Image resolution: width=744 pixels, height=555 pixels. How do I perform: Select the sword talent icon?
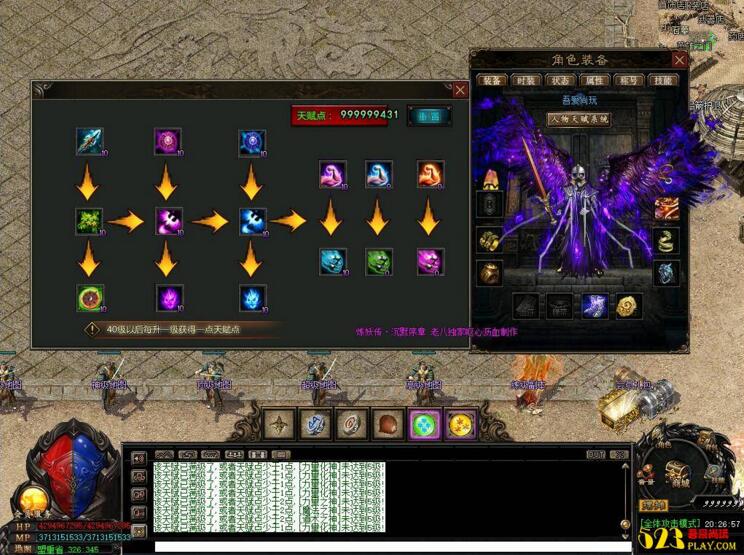pos(90,141)
